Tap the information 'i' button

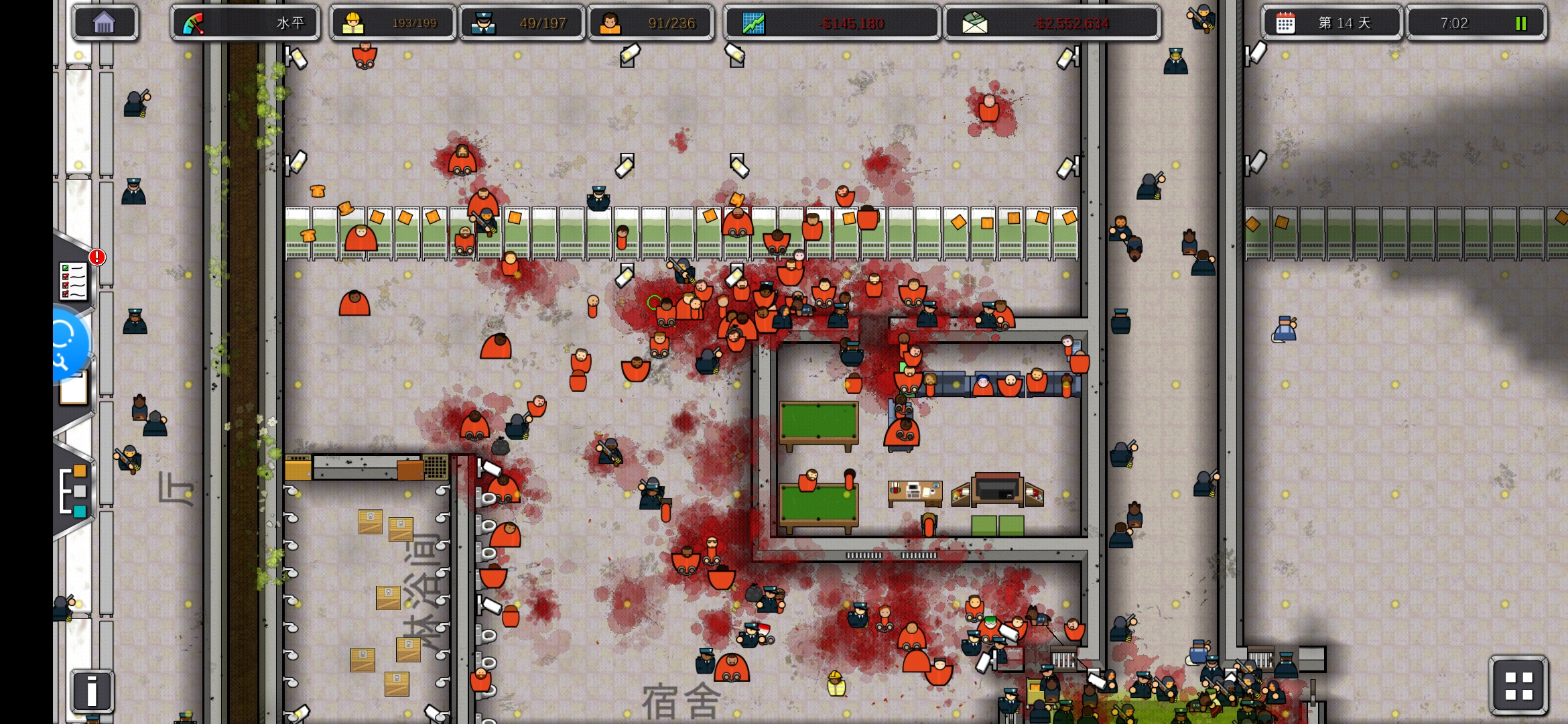pyautogui.click(x=92, y=690)
